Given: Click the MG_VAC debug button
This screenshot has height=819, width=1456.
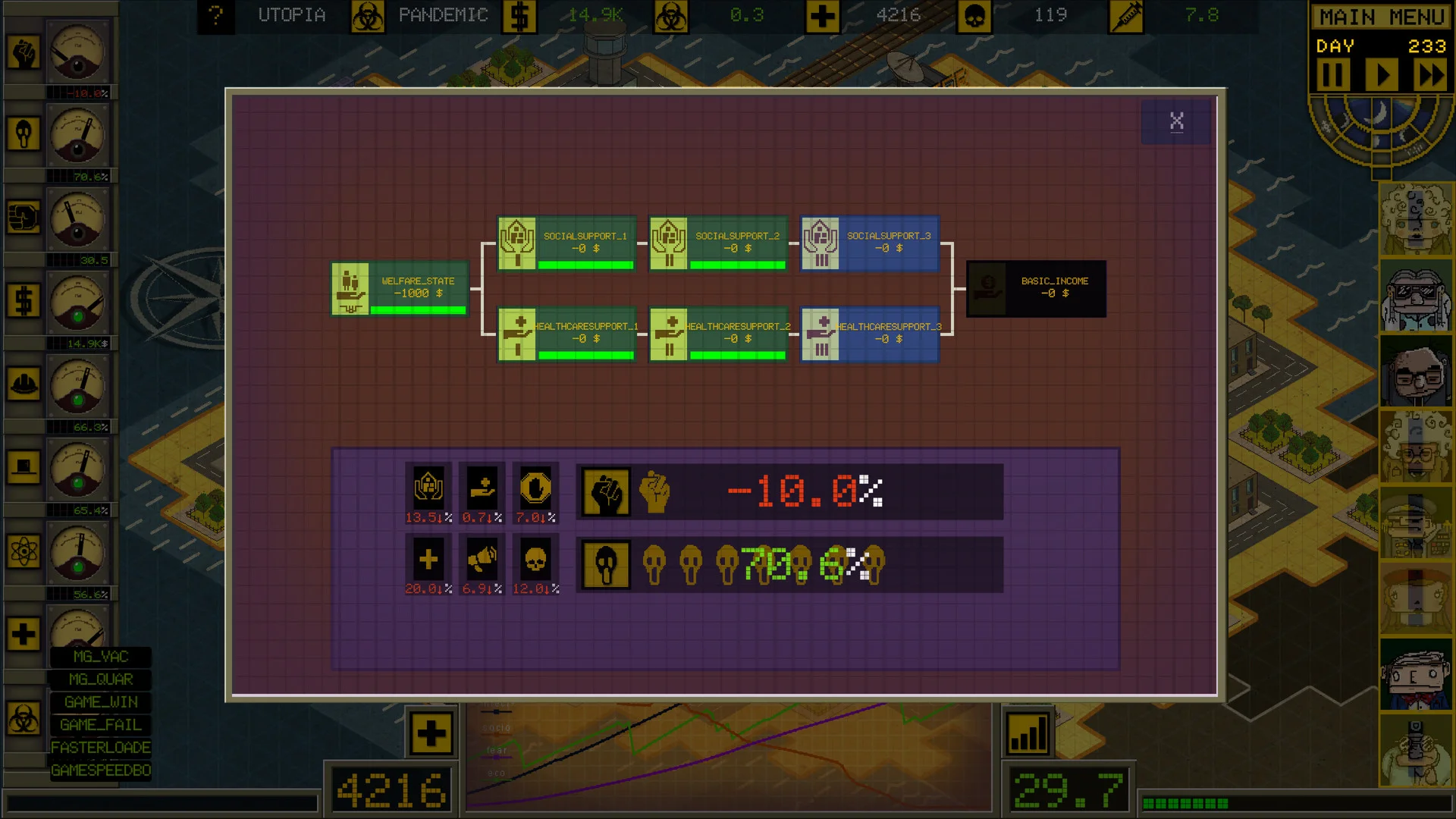Looking at the screenshot, I should (x=101, y=657).
